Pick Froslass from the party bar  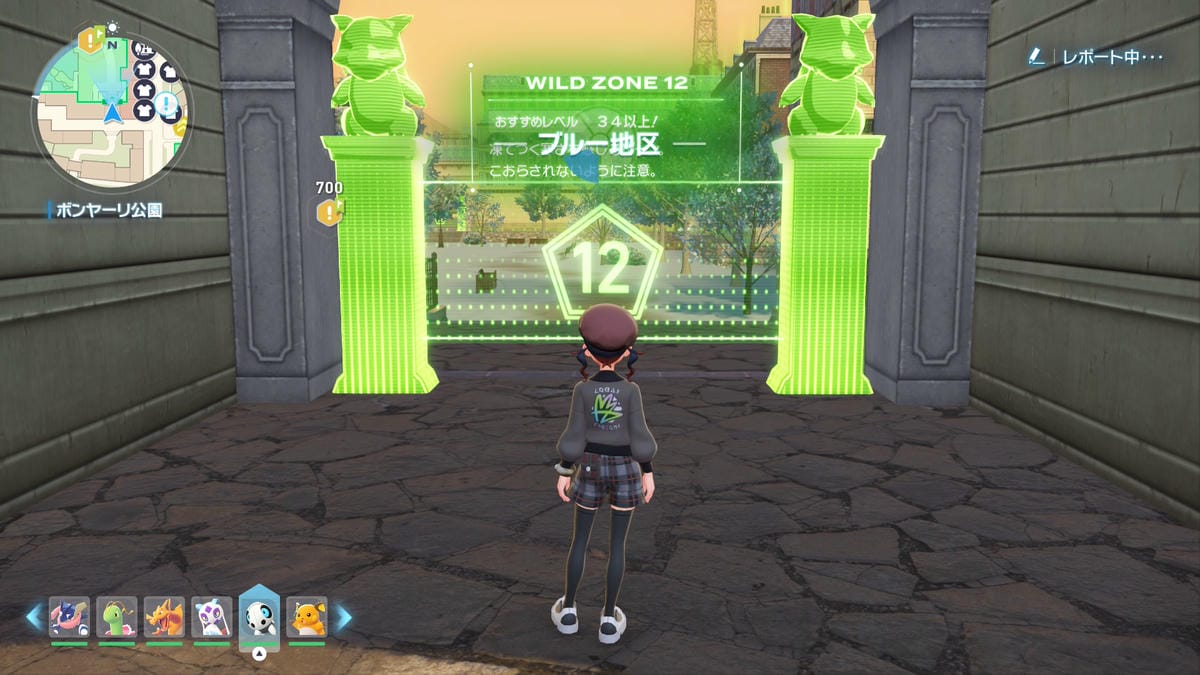point(212,617)
